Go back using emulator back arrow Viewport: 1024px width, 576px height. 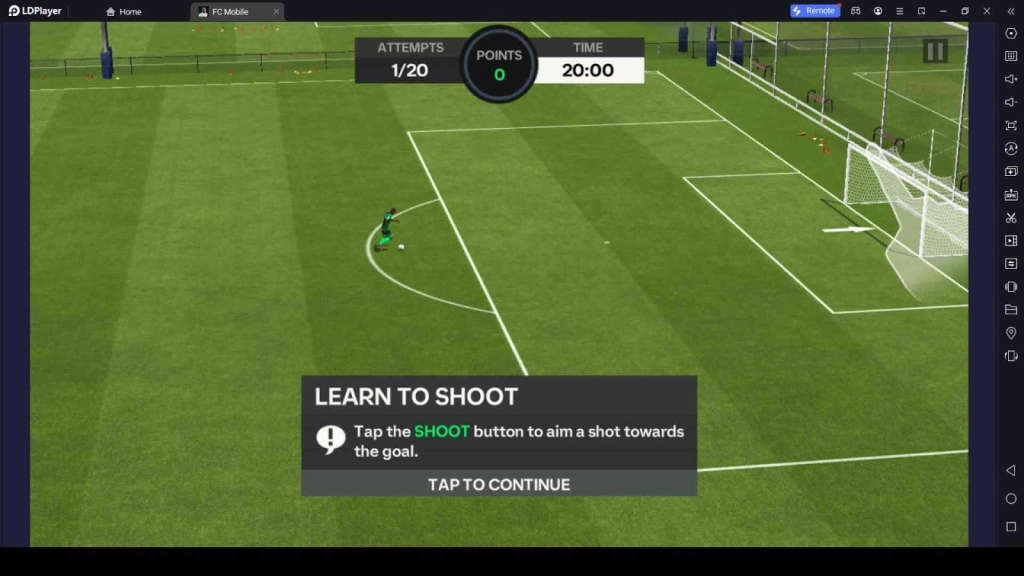click(x=1011, y=471)
